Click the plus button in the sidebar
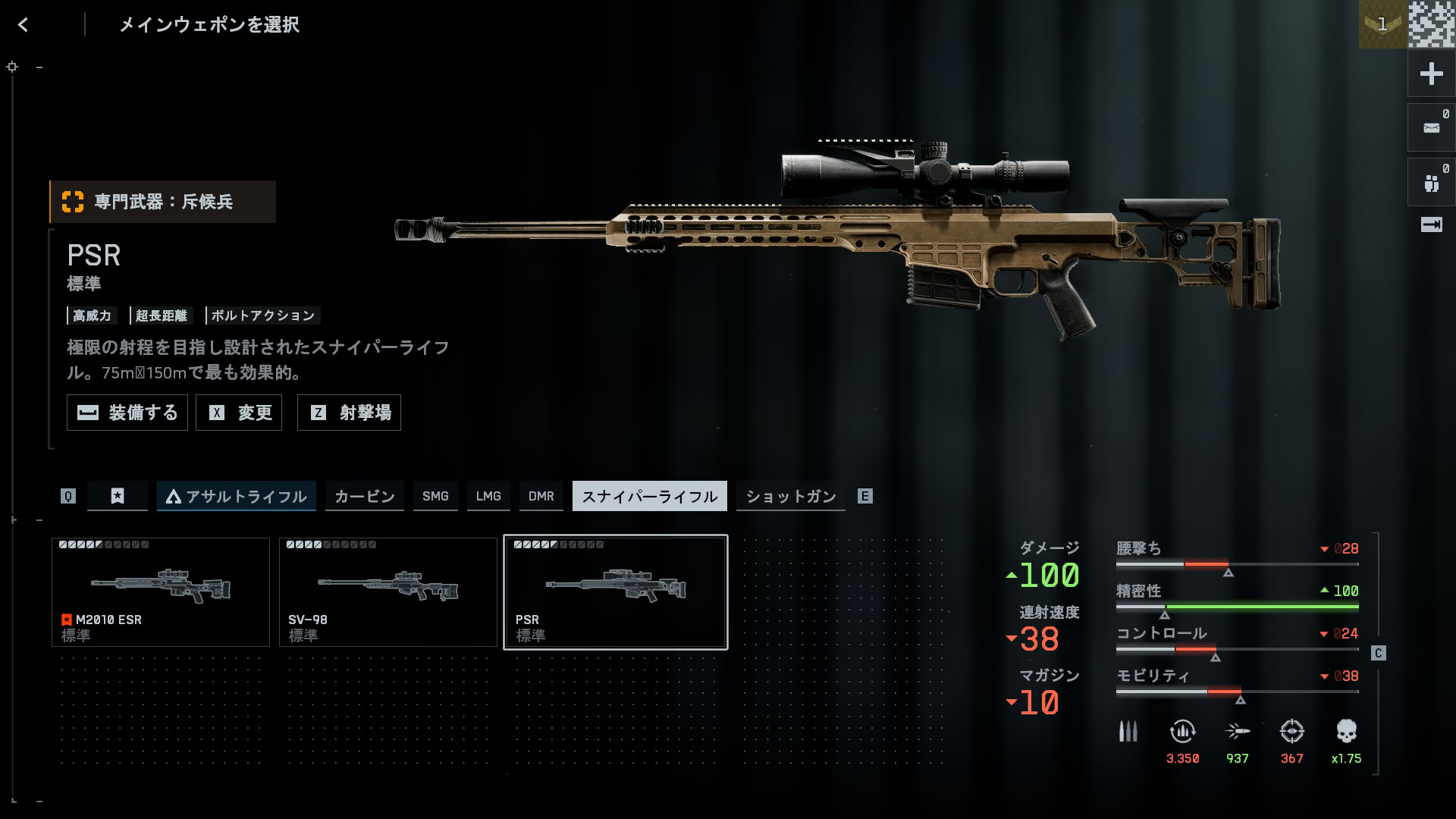This screenshot has width=1456, height=819. click(1432, 74)
